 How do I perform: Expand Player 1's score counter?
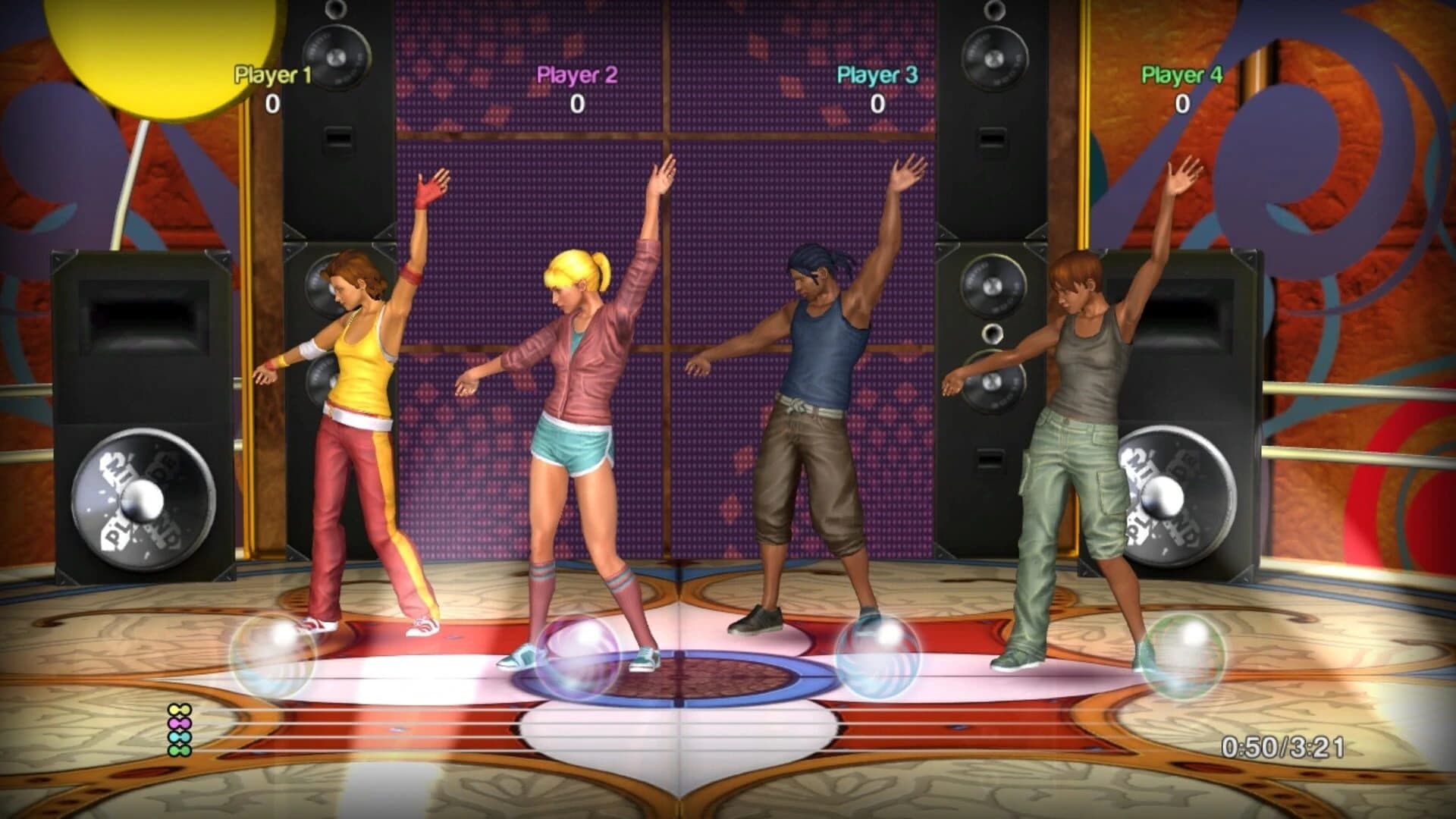click(x=273, y=102)
